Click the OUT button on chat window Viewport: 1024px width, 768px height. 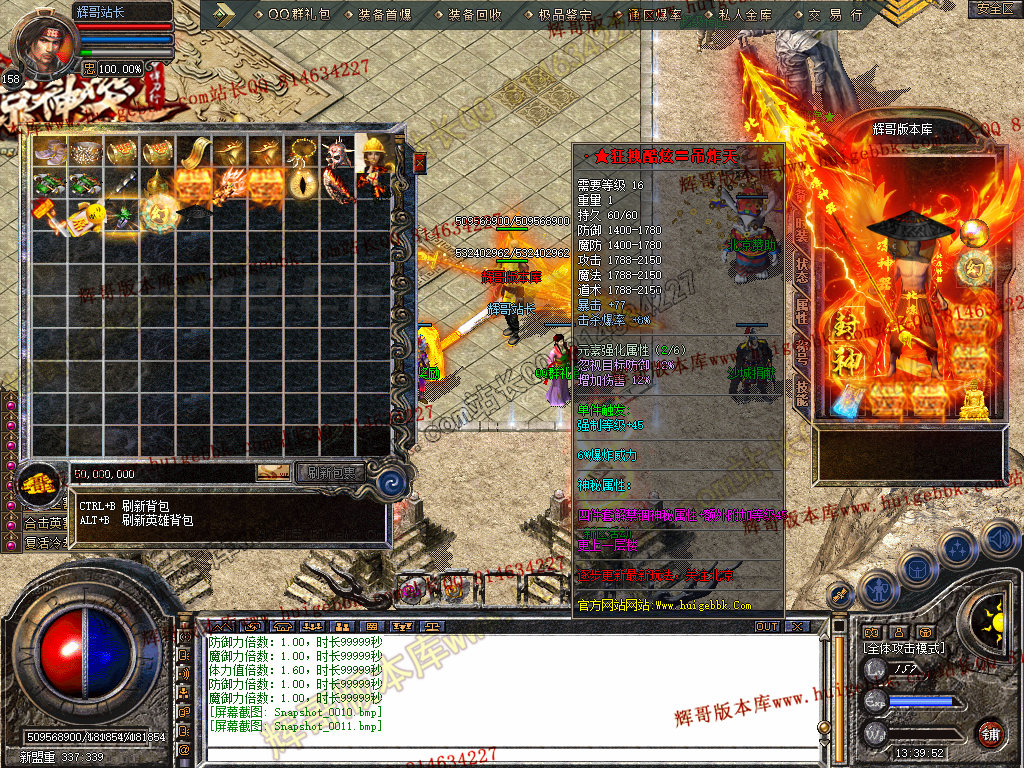[767, 626]
